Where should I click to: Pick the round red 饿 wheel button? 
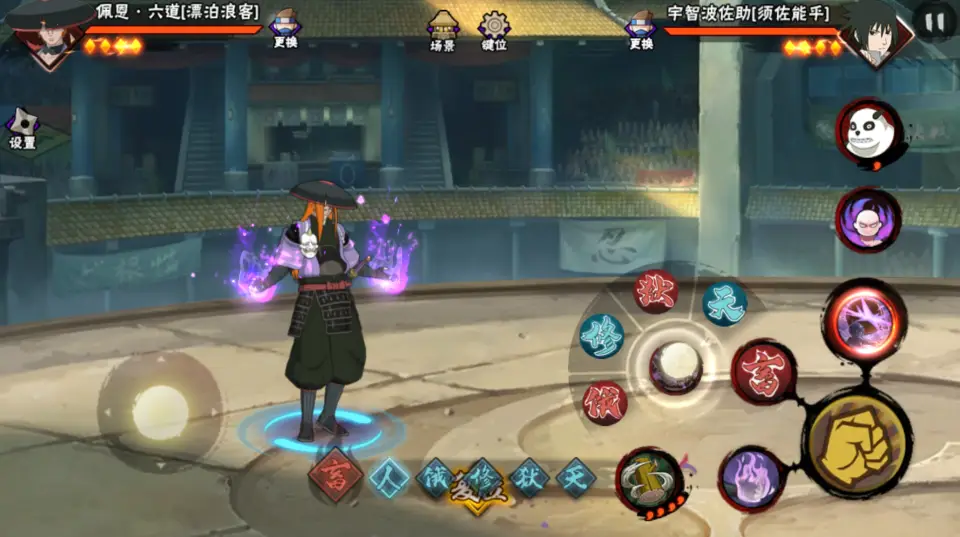(x=605, y=401)
